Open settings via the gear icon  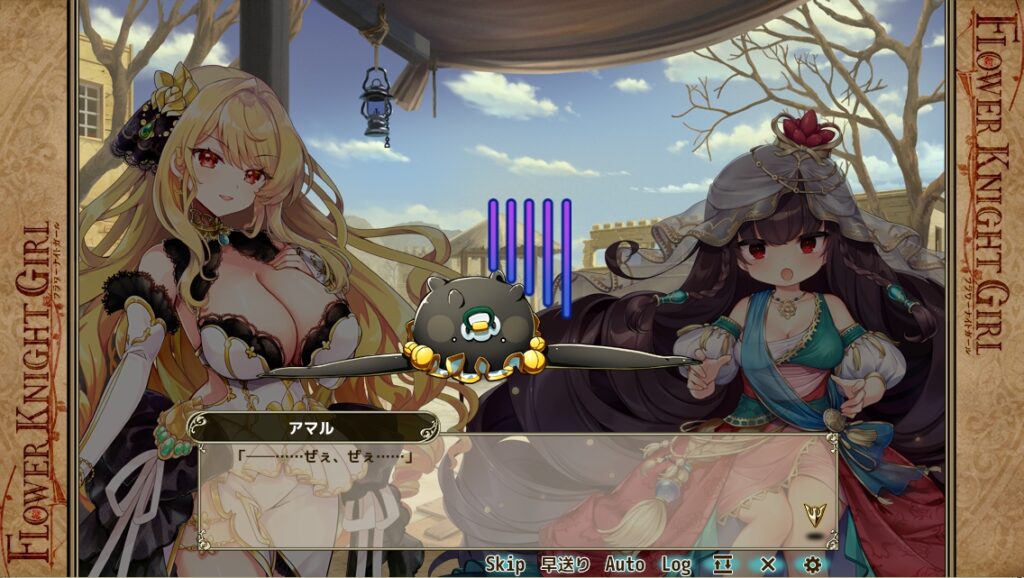(x=812, y=565)
